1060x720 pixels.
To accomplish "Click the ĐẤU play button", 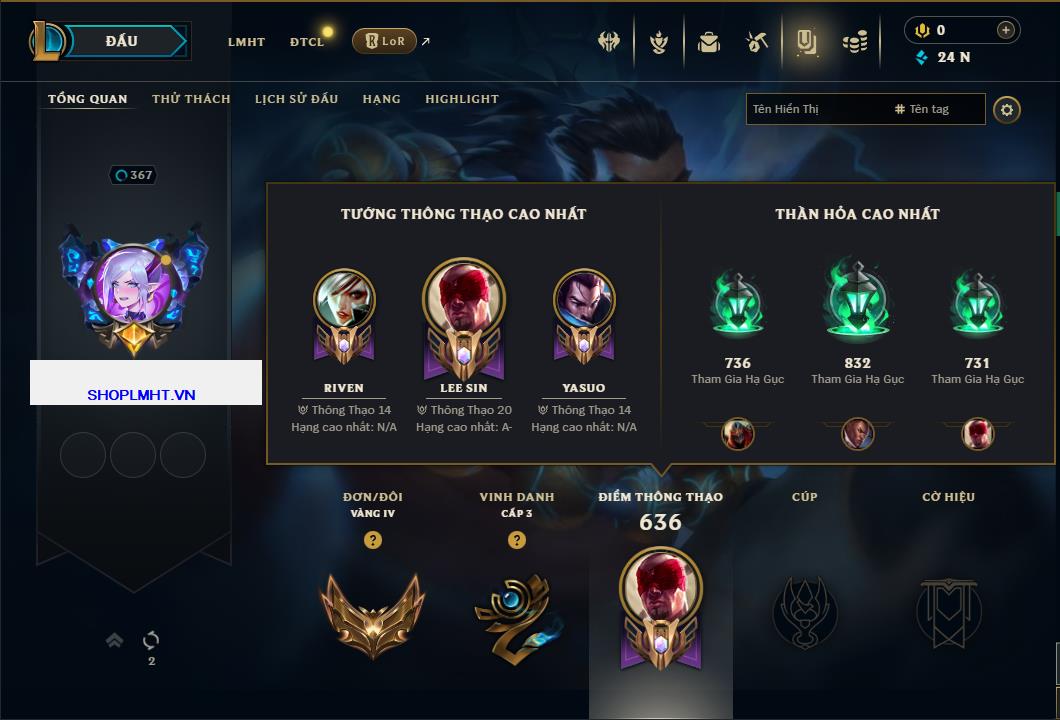I will point(121,41).
